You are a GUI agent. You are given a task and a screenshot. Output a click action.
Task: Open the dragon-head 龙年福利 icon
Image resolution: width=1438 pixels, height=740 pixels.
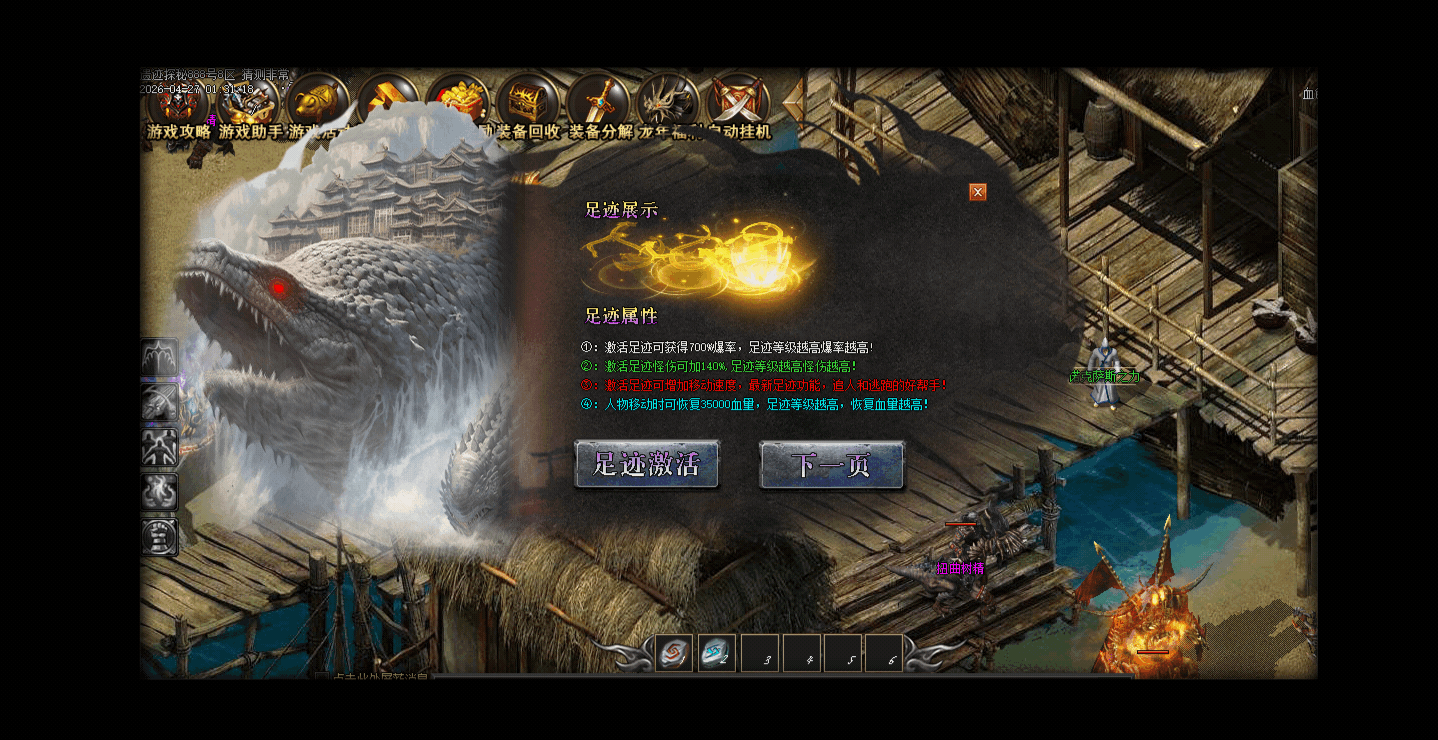coord(668,103)
